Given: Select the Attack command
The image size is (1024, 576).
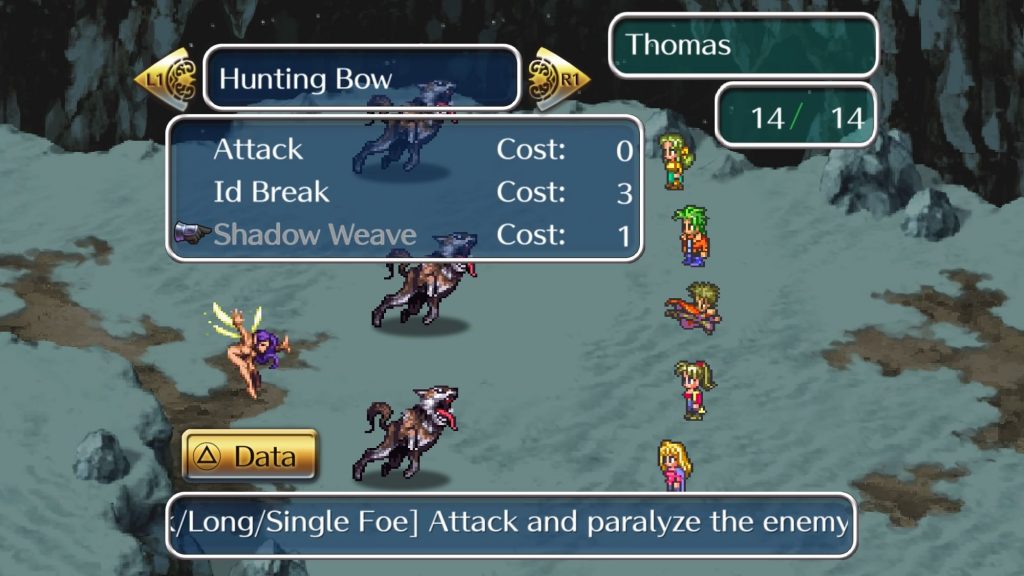Looking at the screenshot, I should pos(258,150).
